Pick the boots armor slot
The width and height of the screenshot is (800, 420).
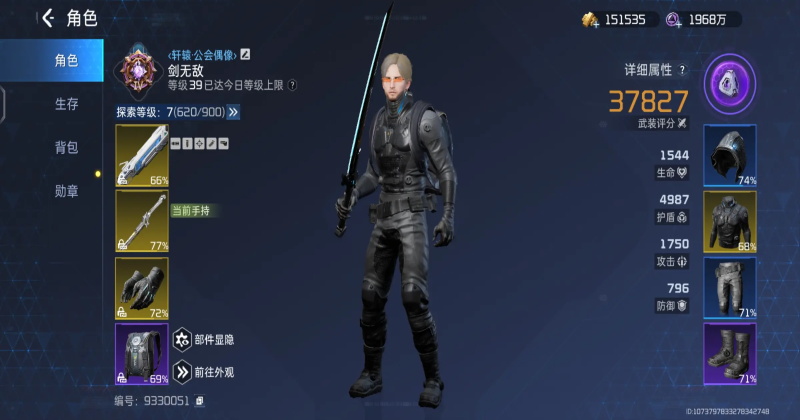pos(730,354)
